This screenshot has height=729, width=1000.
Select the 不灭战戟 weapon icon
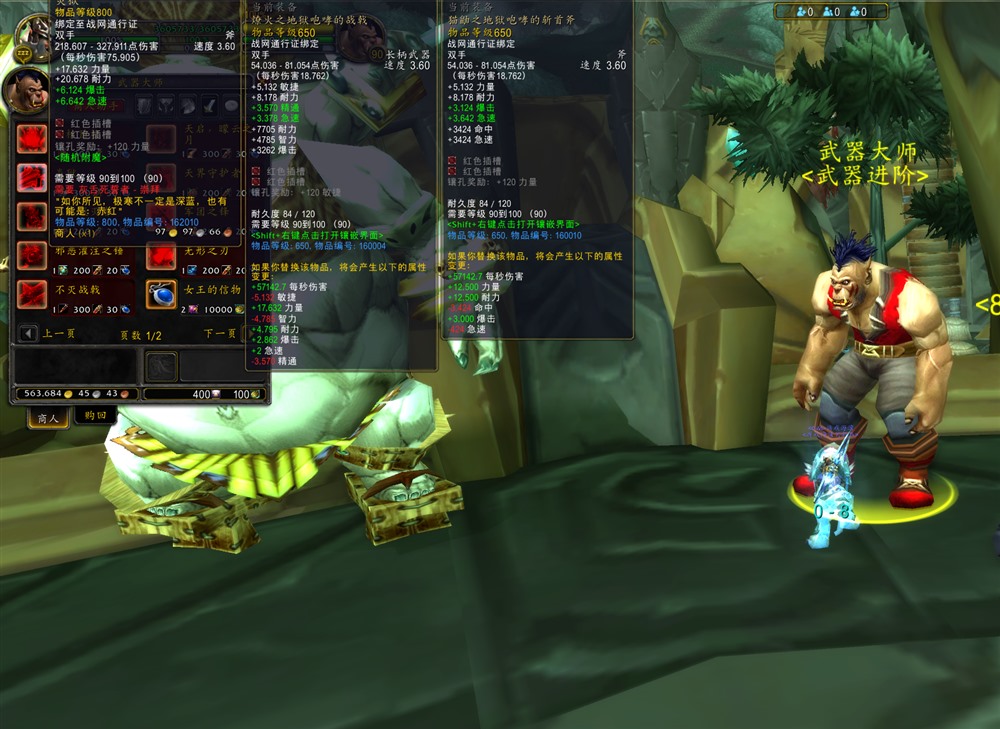tap(30, 294)
